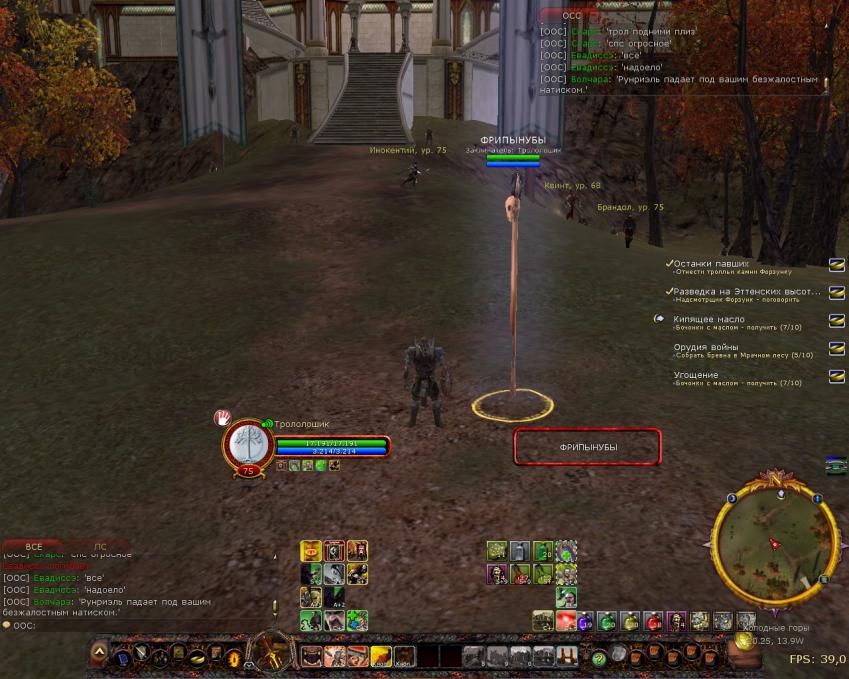Expand the main menu arrow button

99,656
